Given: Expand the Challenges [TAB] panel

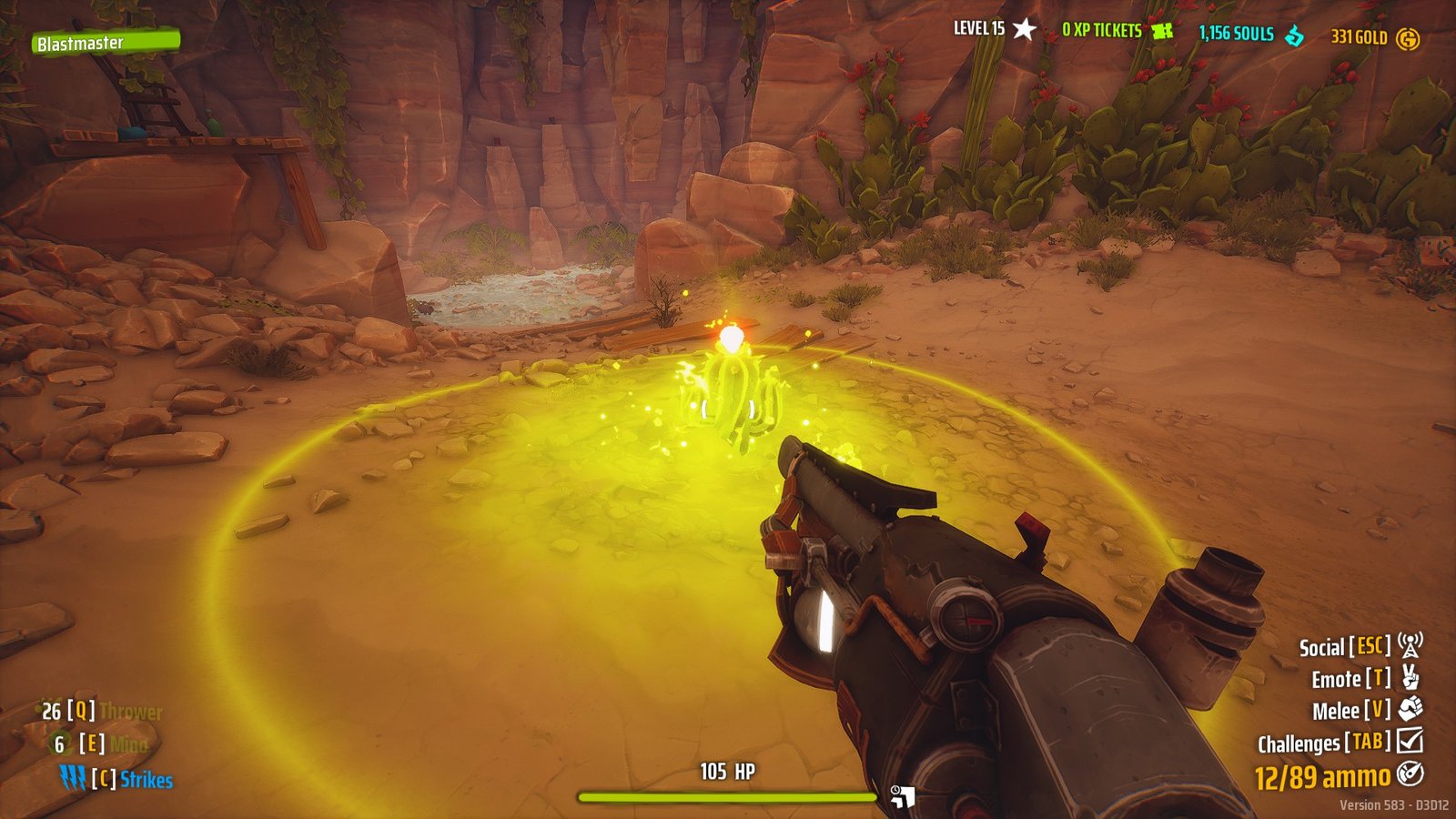Looking at the screenshot, I should (x=1324, y=741).
